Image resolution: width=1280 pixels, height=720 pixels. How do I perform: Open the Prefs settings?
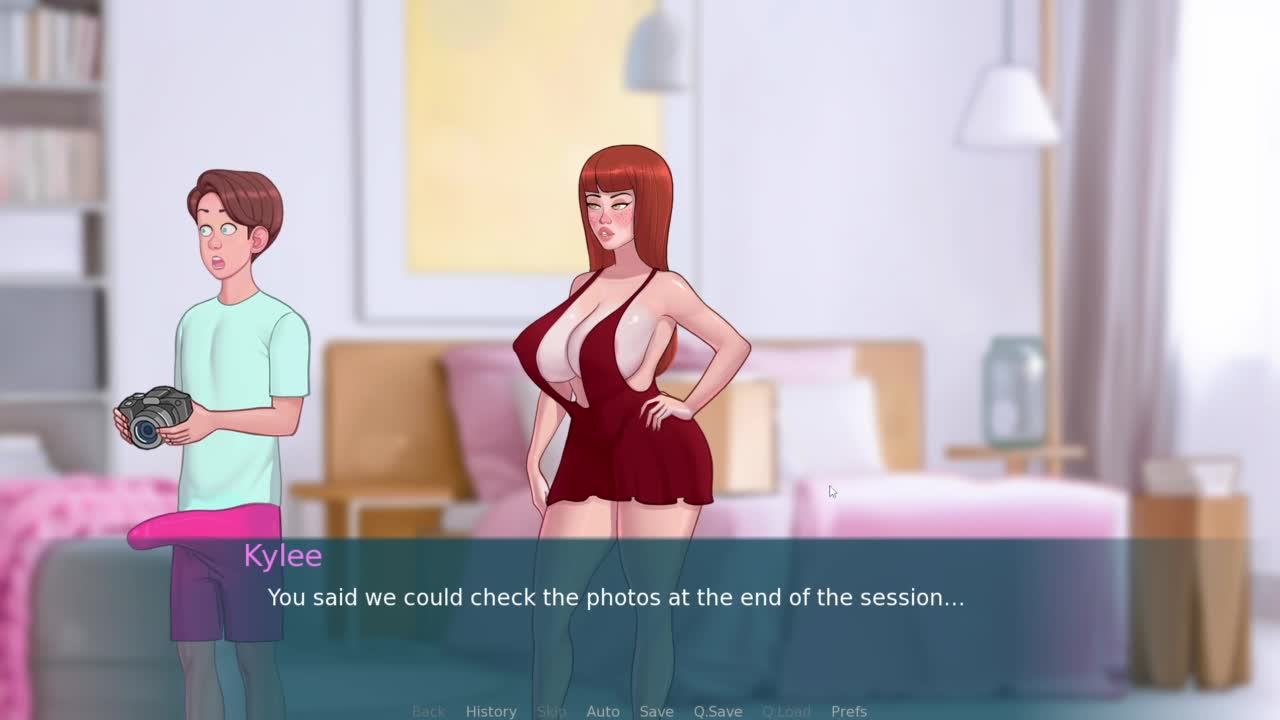tap(849, 711)
